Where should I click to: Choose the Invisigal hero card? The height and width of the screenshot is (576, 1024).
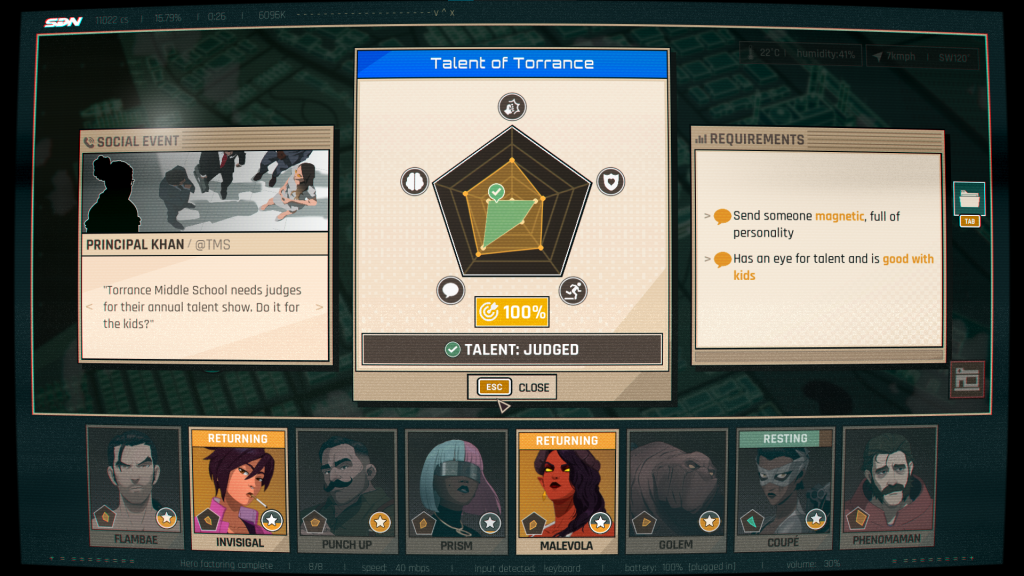(x=239, y=490)
